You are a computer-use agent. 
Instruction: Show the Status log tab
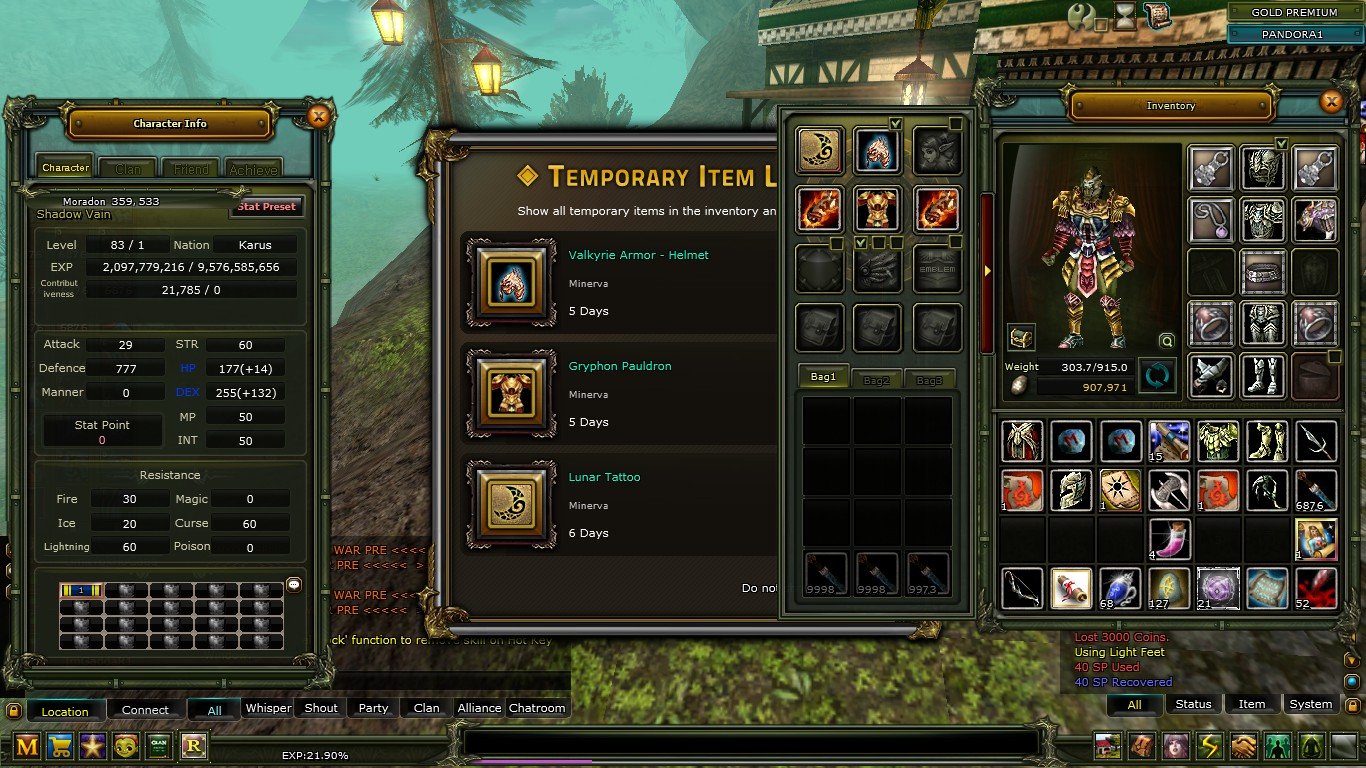click(1193, 704)
